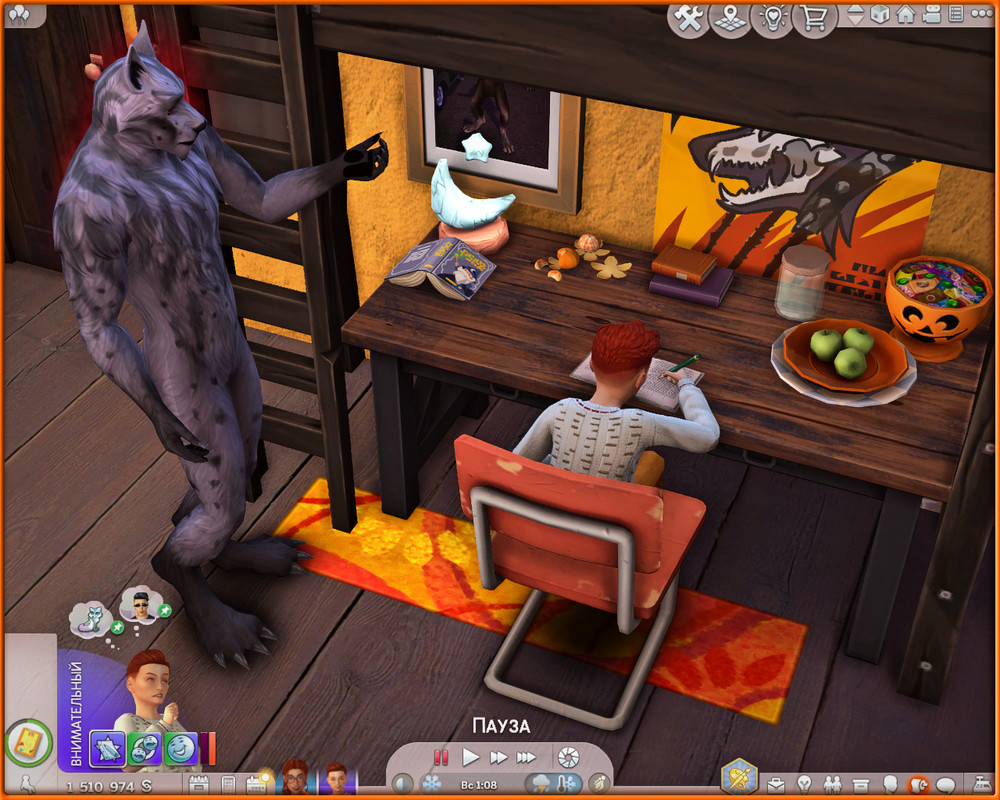Screen dimensions: 1000x800
Task: Toggle walls view with the cube icon
Action: pos(880,15)
